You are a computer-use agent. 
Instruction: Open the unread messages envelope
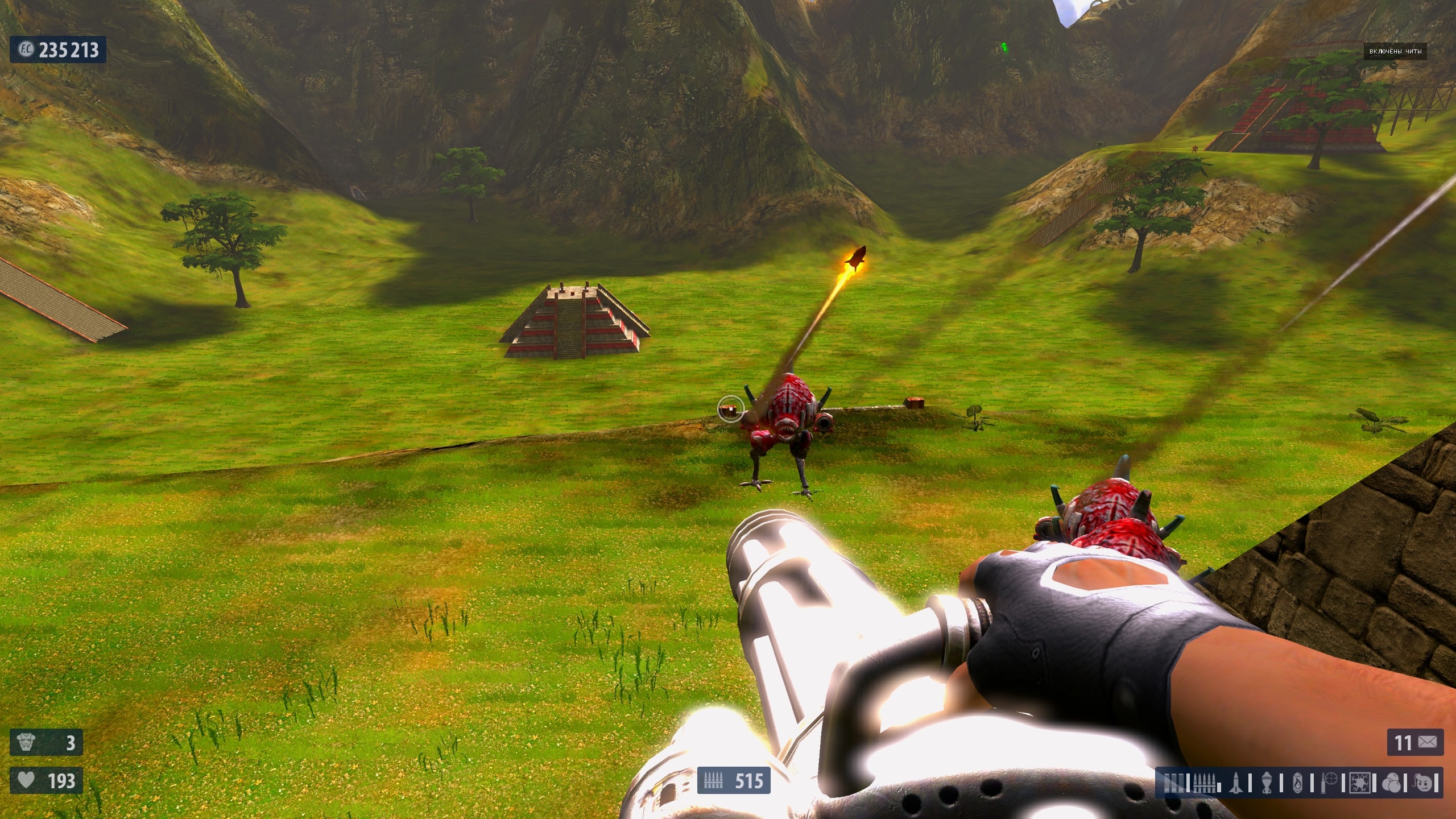point(1428,742)
